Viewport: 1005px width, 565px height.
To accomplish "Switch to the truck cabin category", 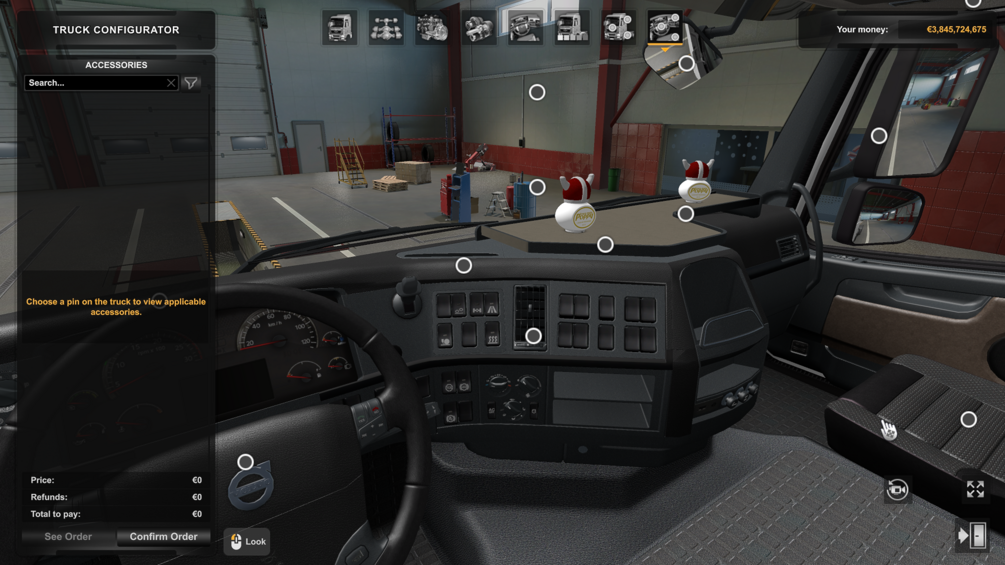I will point(340,28).
